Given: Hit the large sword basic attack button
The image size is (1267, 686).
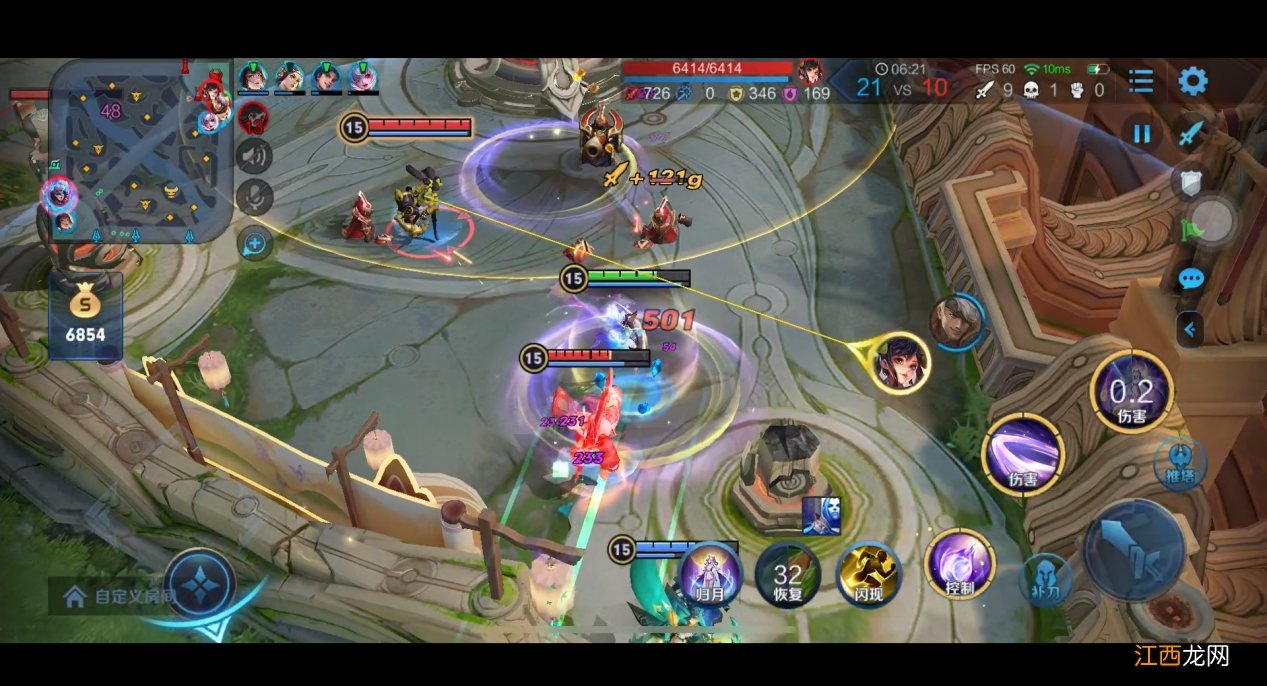Looking at the screenshot, I should [x=1134, y=551].
